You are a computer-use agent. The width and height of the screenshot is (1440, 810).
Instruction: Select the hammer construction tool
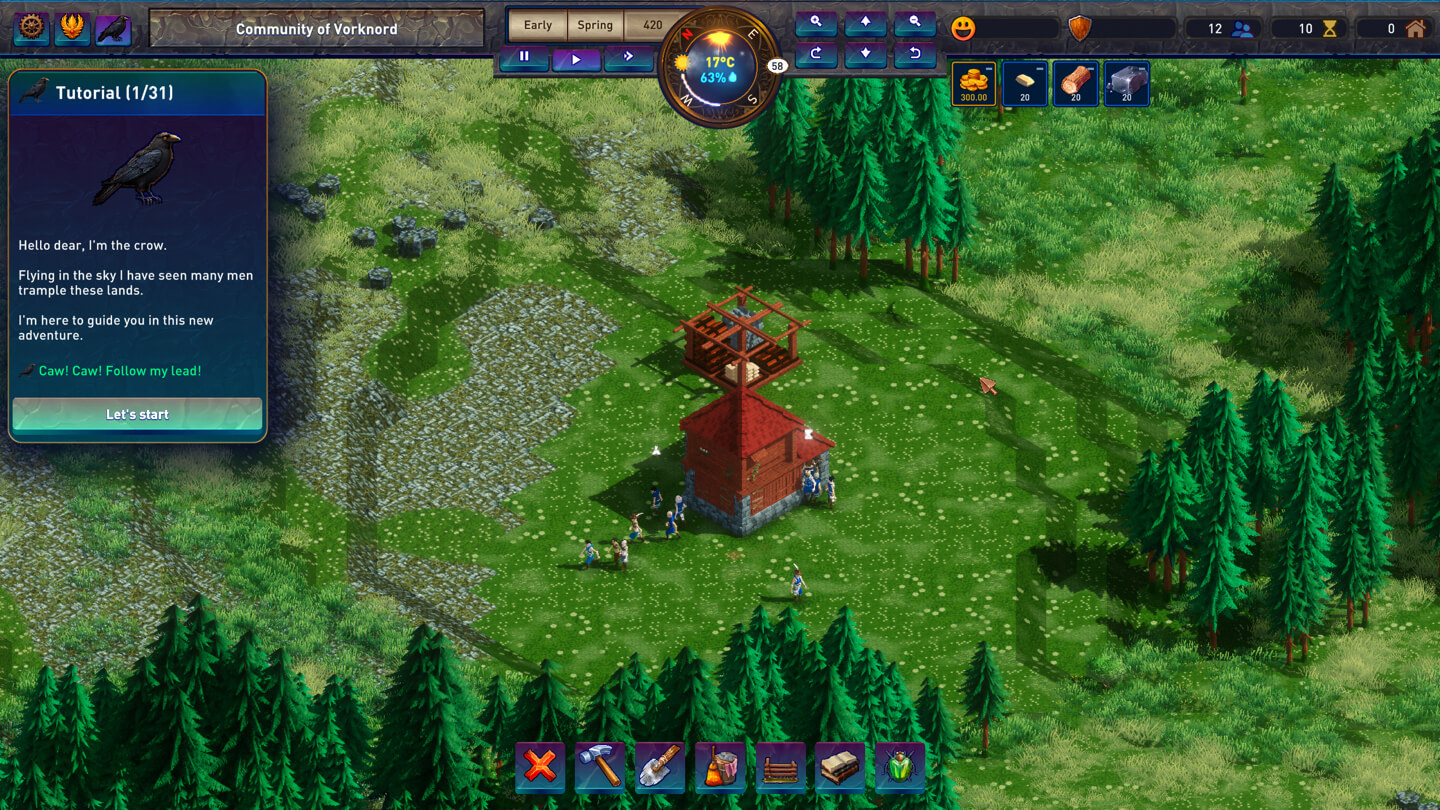(x=600, y=768)
